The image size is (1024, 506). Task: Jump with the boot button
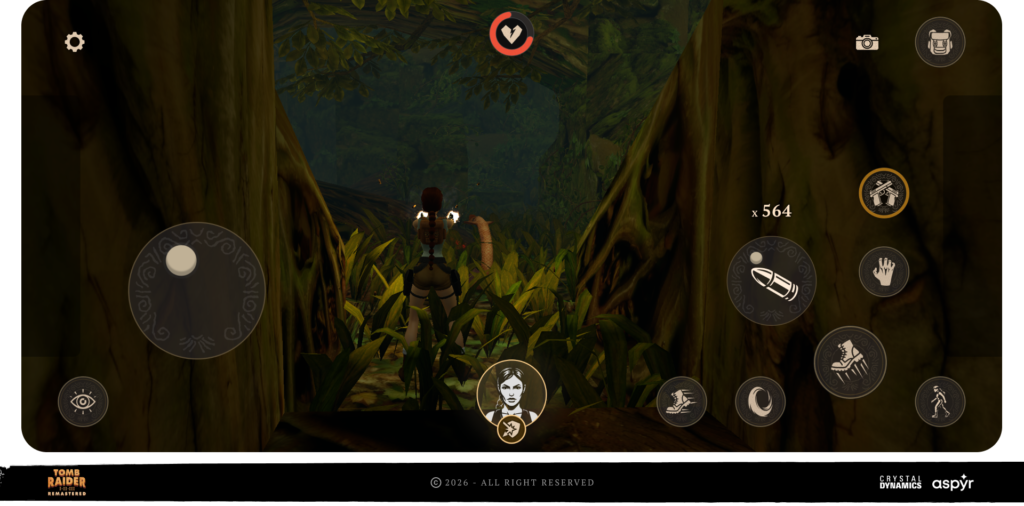point(850,362)
